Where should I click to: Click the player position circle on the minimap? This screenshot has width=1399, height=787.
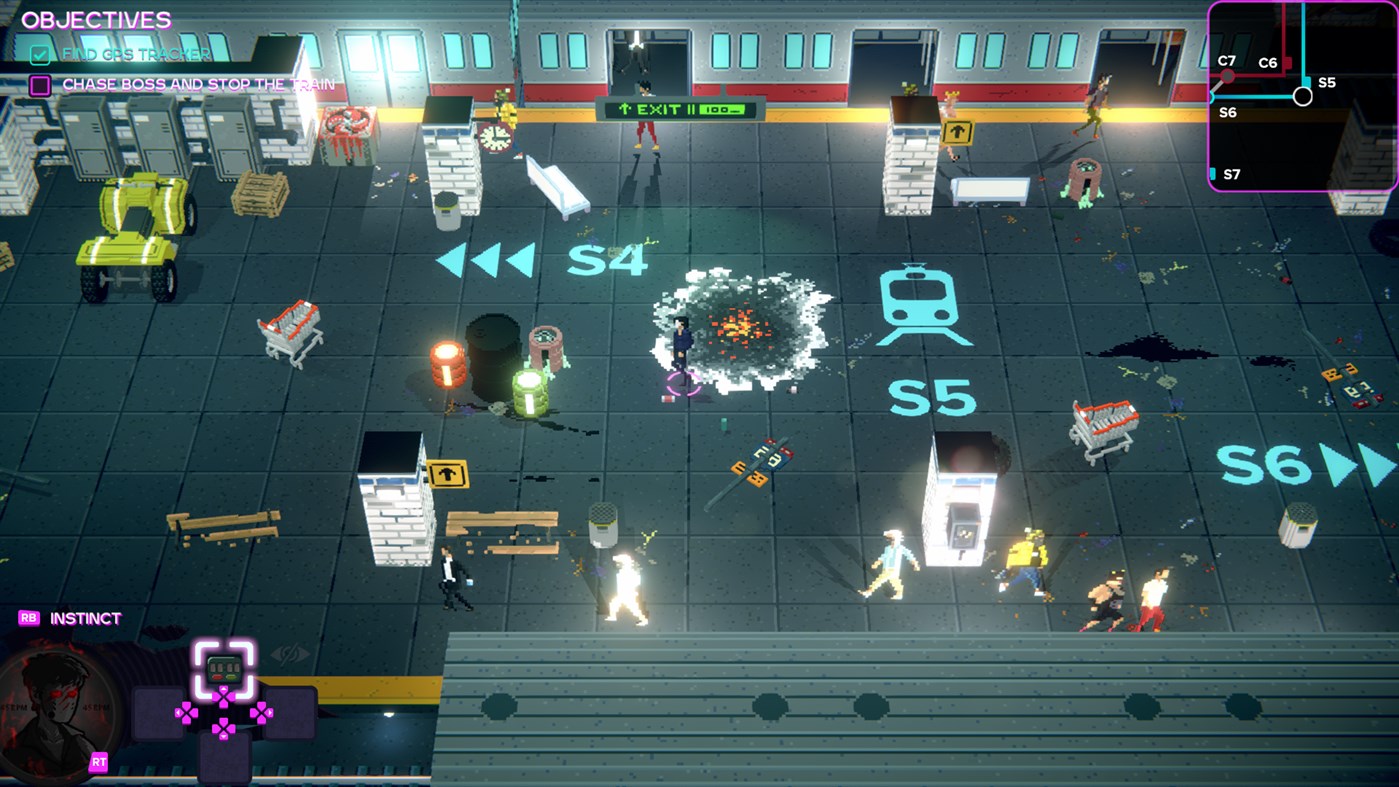(x=1302, y=97)
